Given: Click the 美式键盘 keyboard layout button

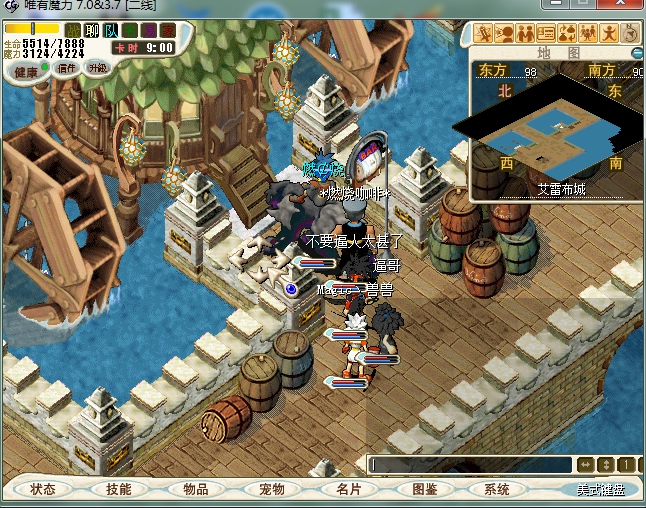Looking at the screenshot, I should click(x=599, y=490).
